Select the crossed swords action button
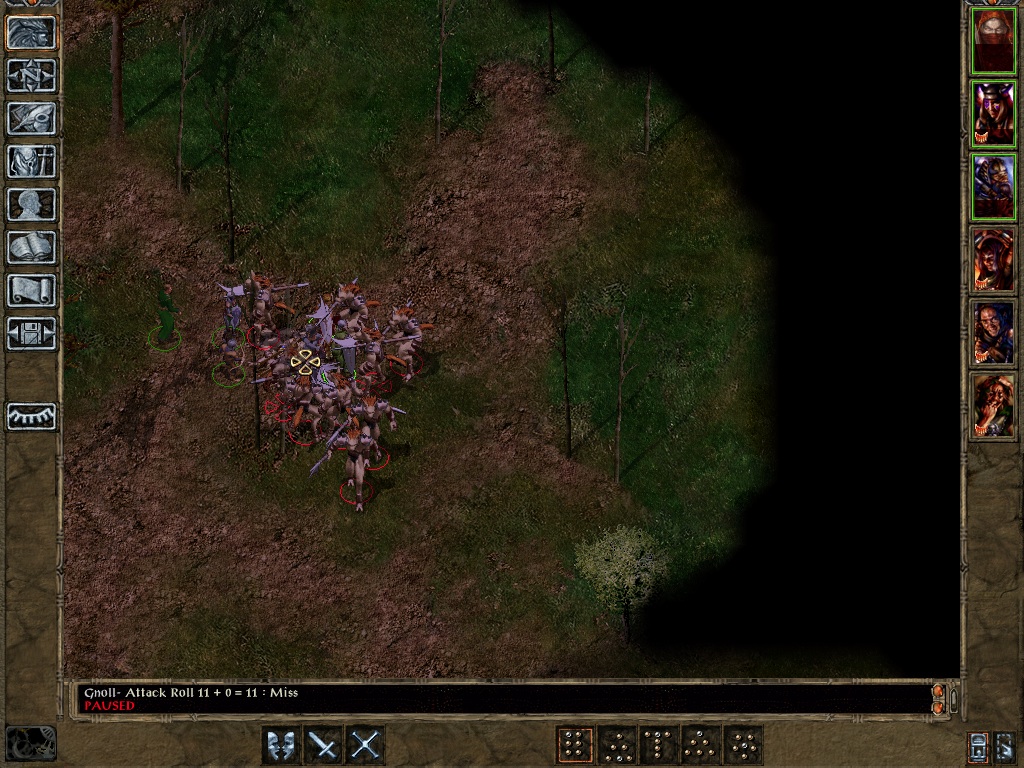 tap(366, 745)
